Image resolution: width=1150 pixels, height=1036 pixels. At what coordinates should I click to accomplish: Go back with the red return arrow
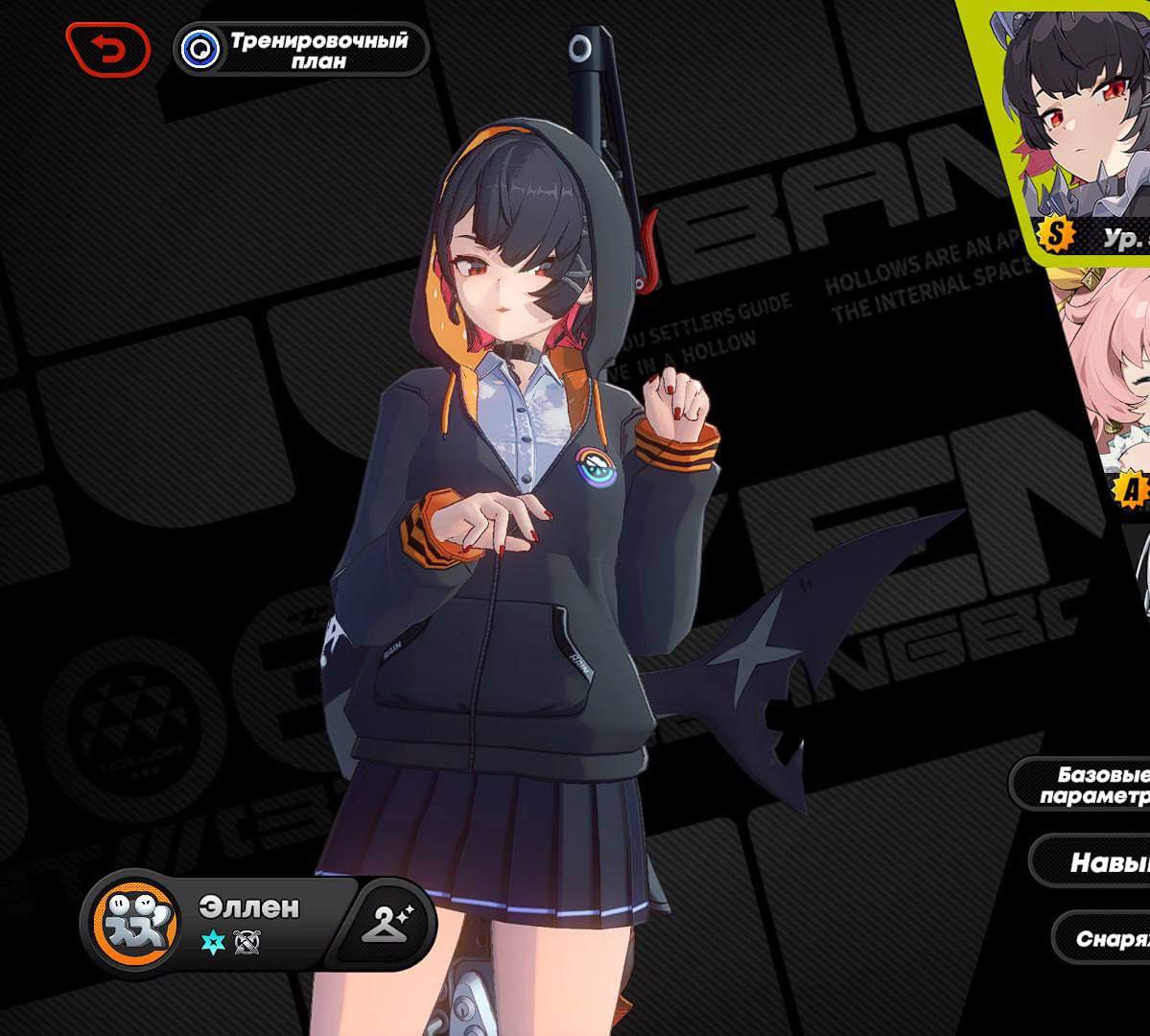(108, 50)
